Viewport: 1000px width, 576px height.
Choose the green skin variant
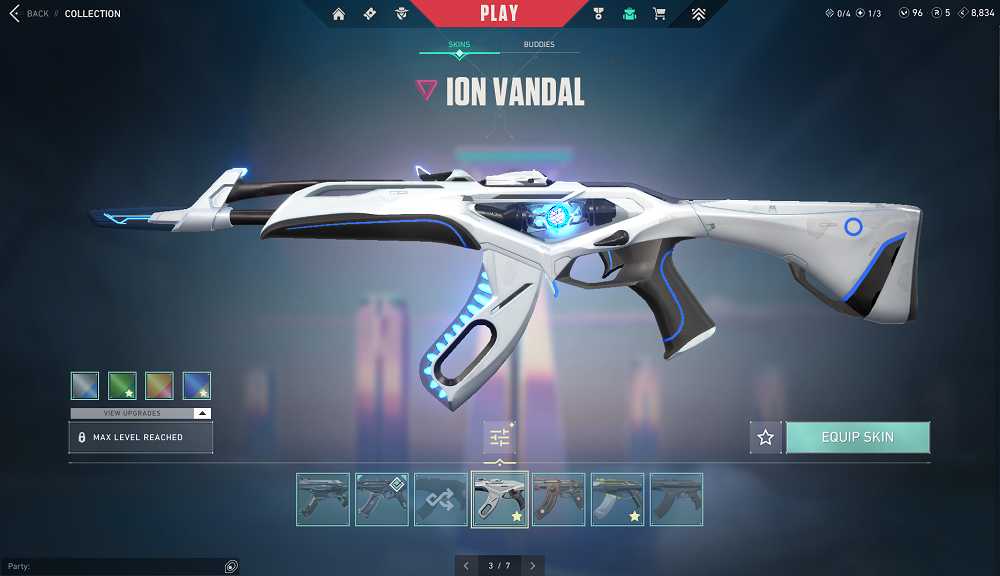[x=122, y=386]
